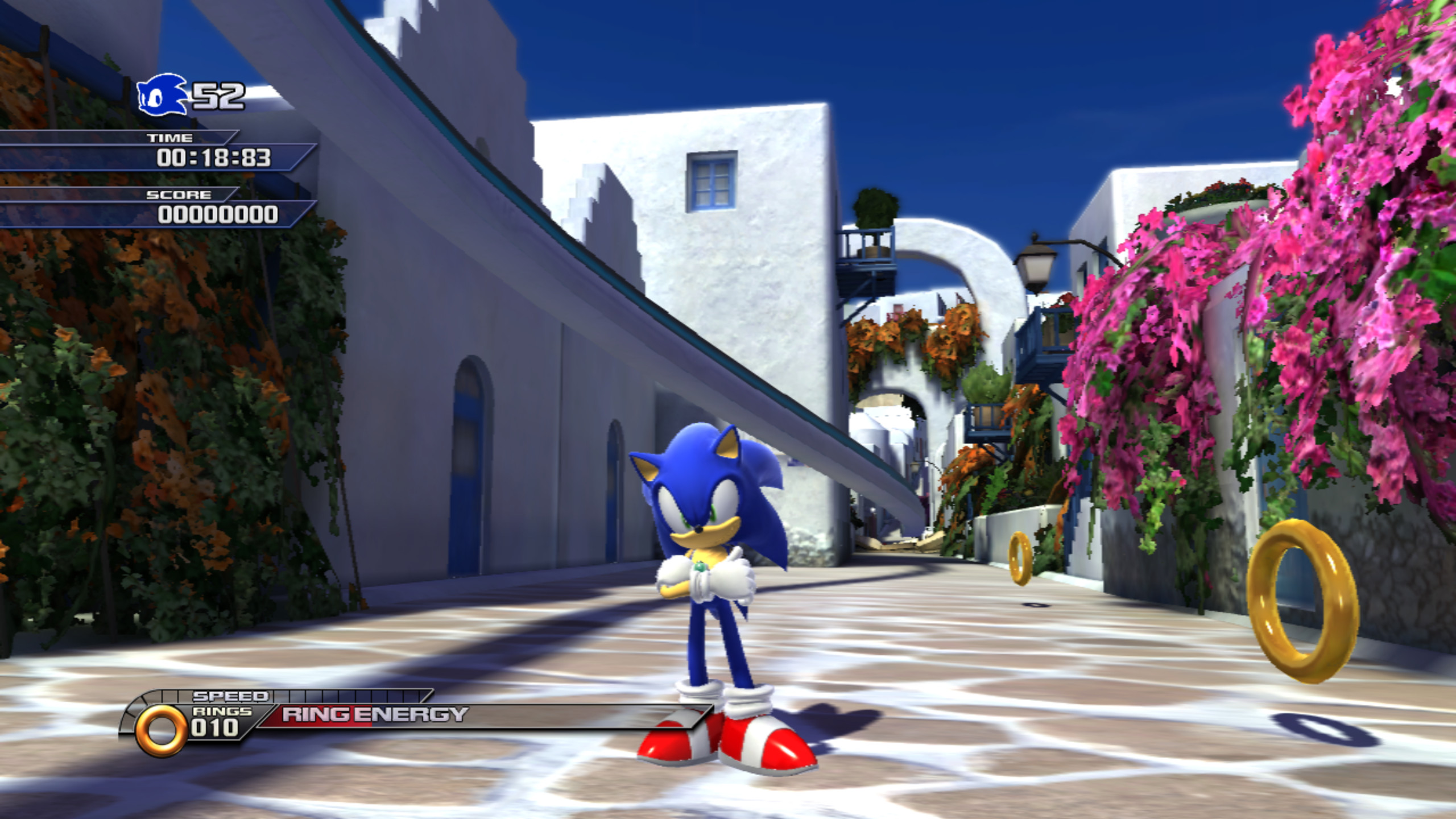Select the TIME label in the HUD

pyautogui.click(x=170, y=138)
